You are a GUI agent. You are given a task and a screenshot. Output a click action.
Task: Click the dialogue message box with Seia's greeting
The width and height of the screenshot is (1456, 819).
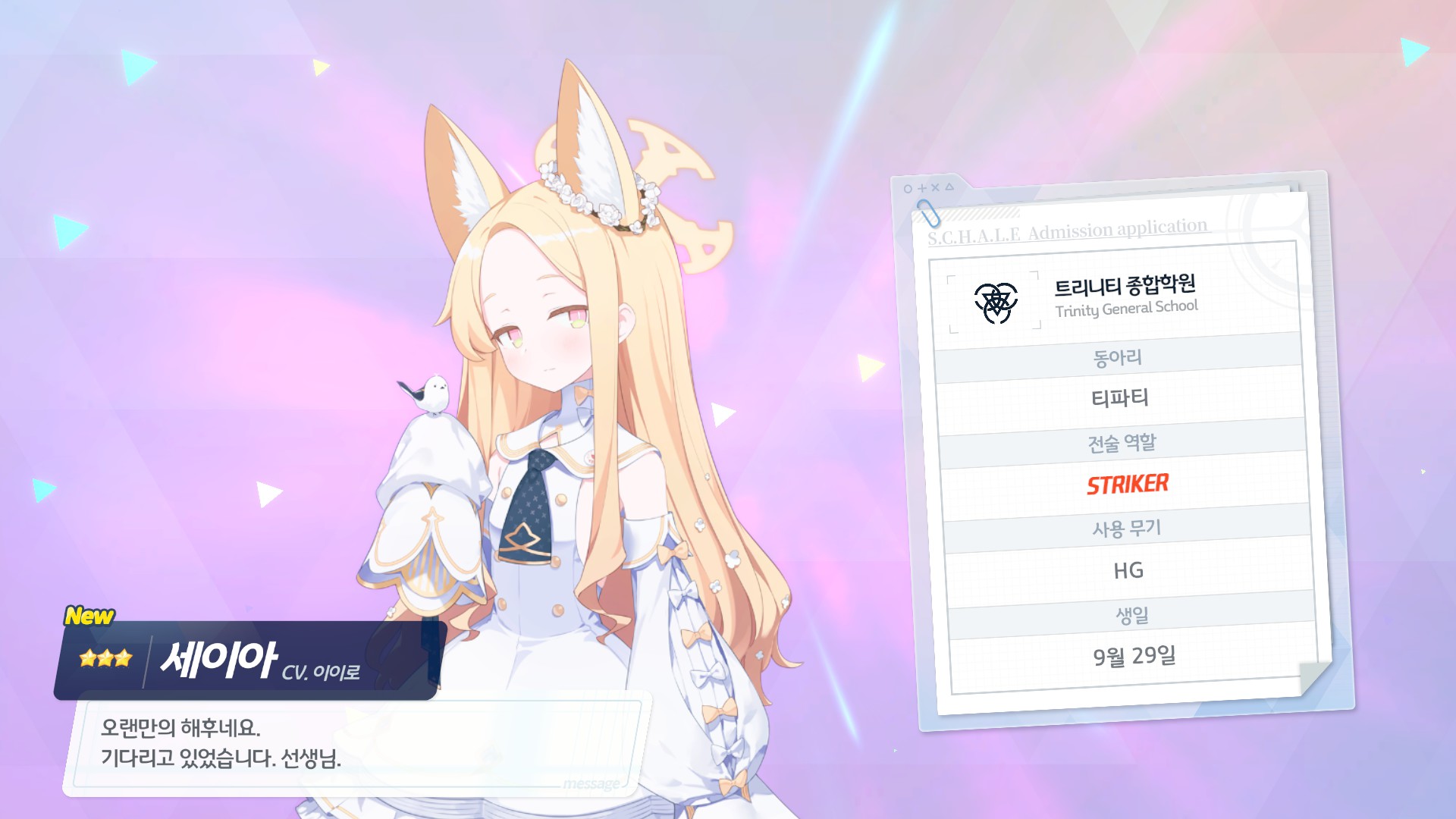coord(356,744)
